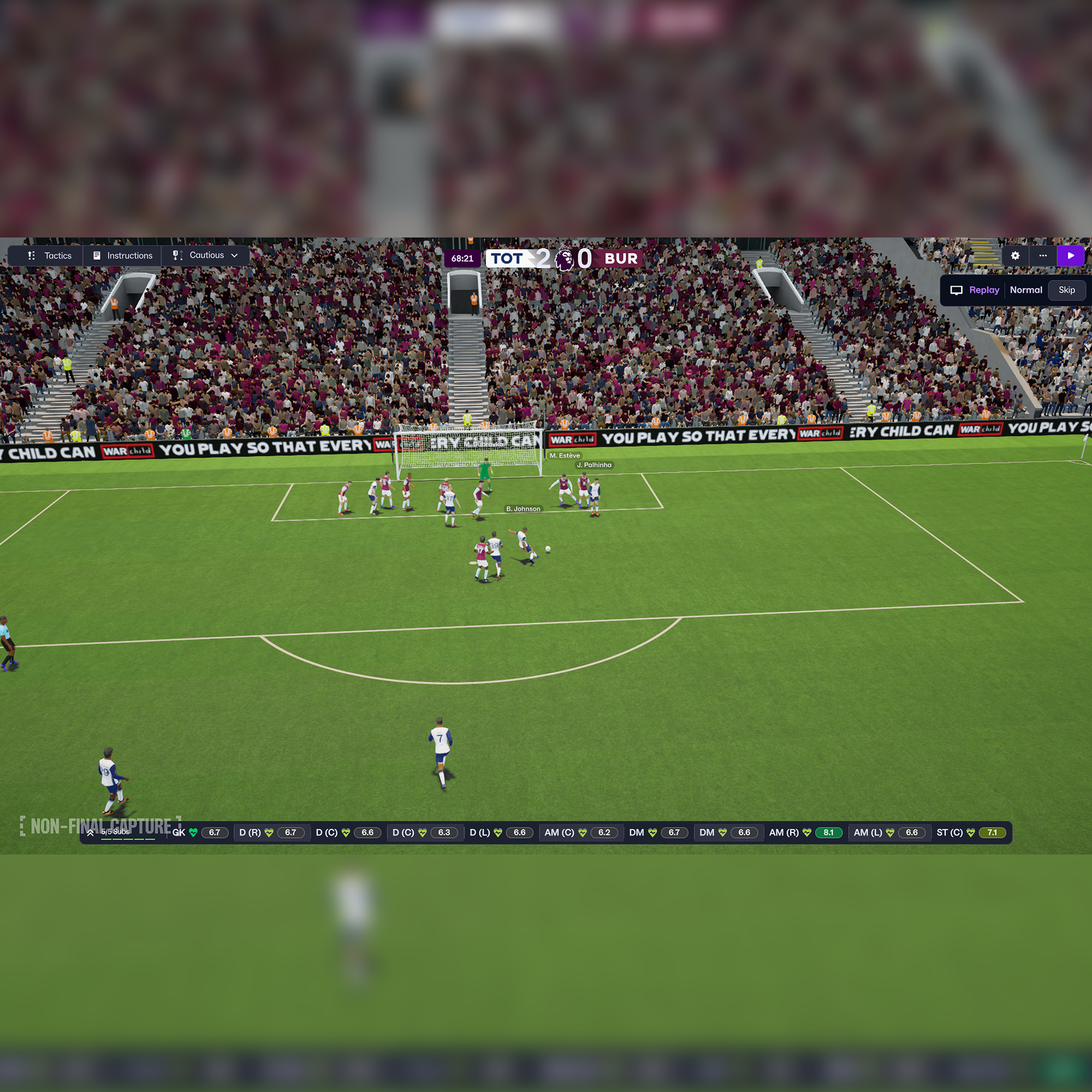The image size is (1092, 1092).
Task: Select the AM (R) player rated 8.1
Action: 805,833
